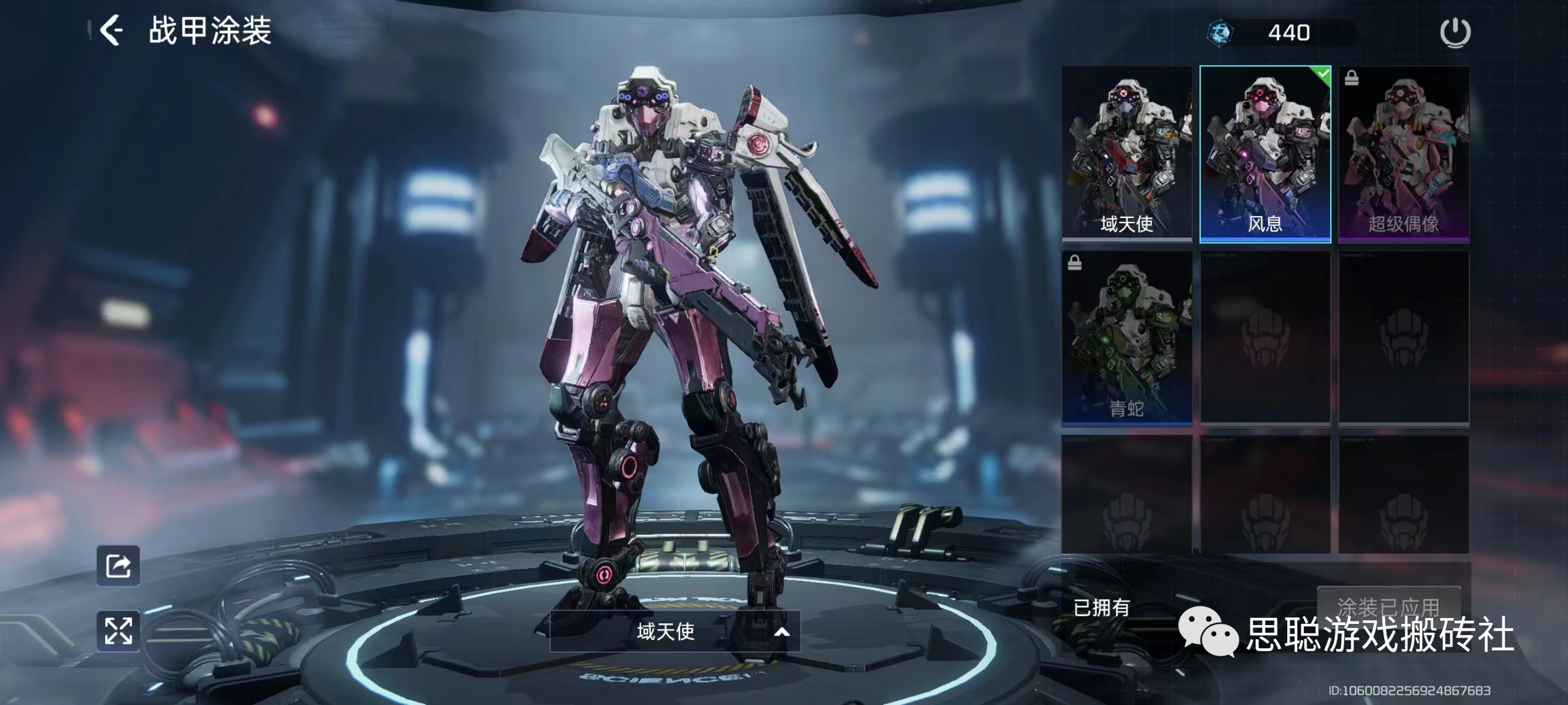
Task: Toggle fullscreen mech view
Action: click(118, 630)
